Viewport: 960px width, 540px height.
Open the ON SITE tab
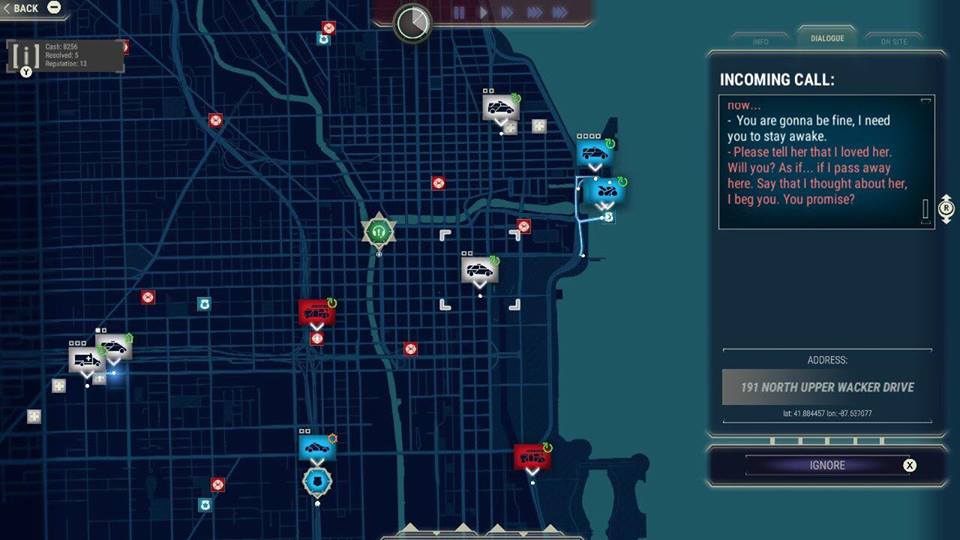point(893,41)
